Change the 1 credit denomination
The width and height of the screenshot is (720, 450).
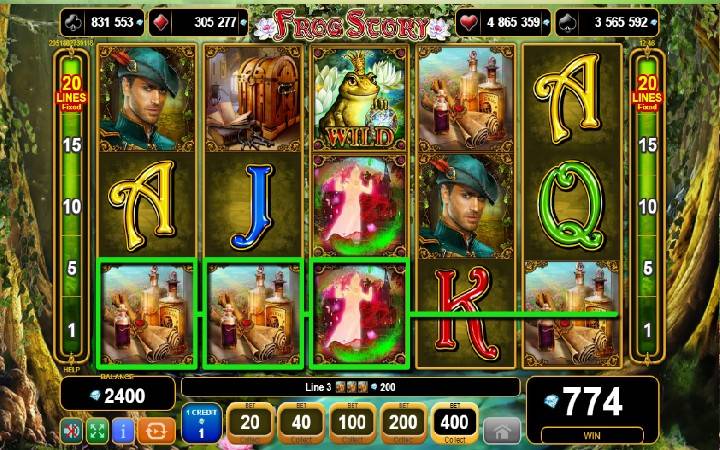201,424
